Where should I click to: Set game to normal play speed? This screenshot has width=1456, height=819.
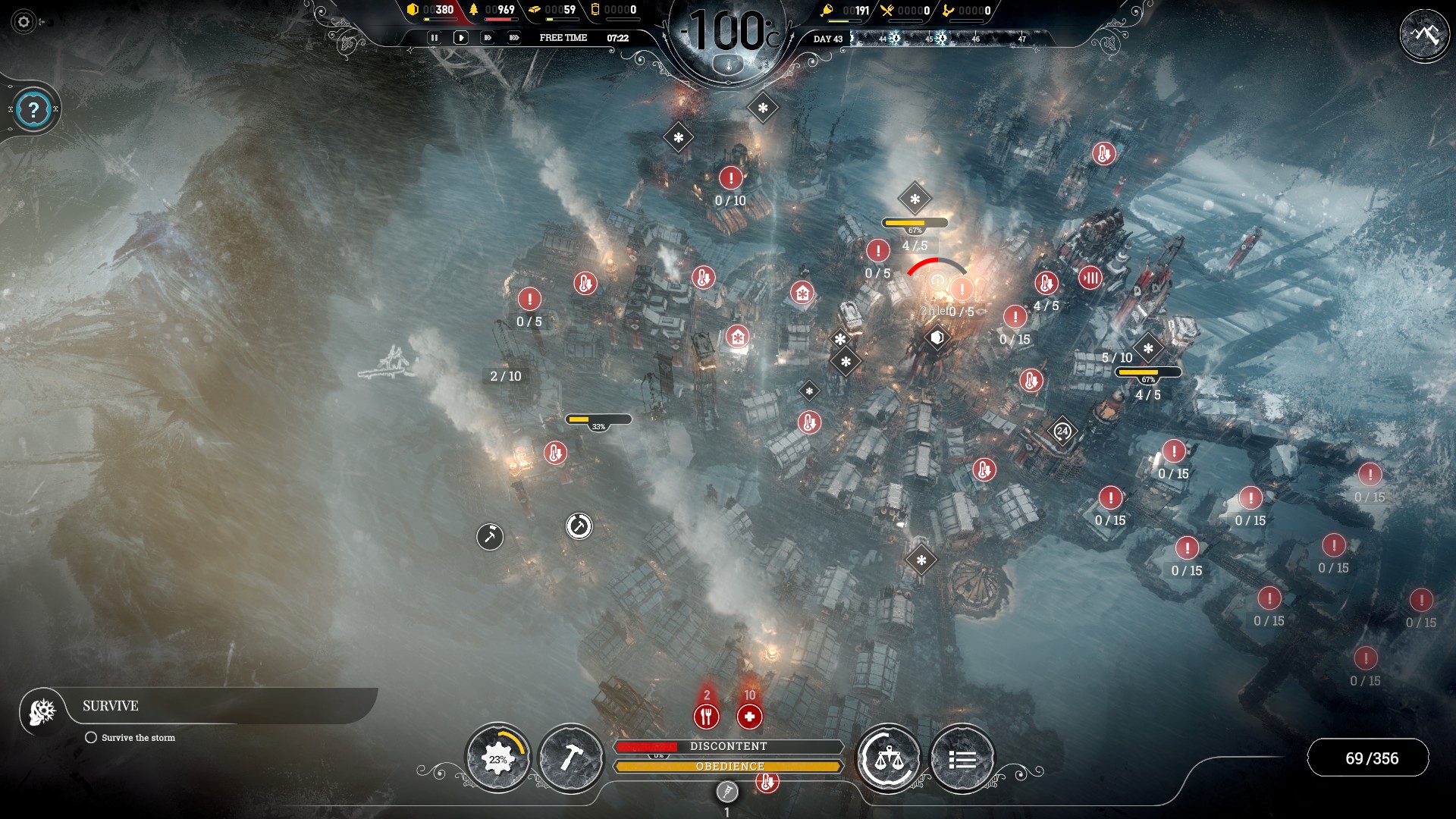[x=460, y=37]
